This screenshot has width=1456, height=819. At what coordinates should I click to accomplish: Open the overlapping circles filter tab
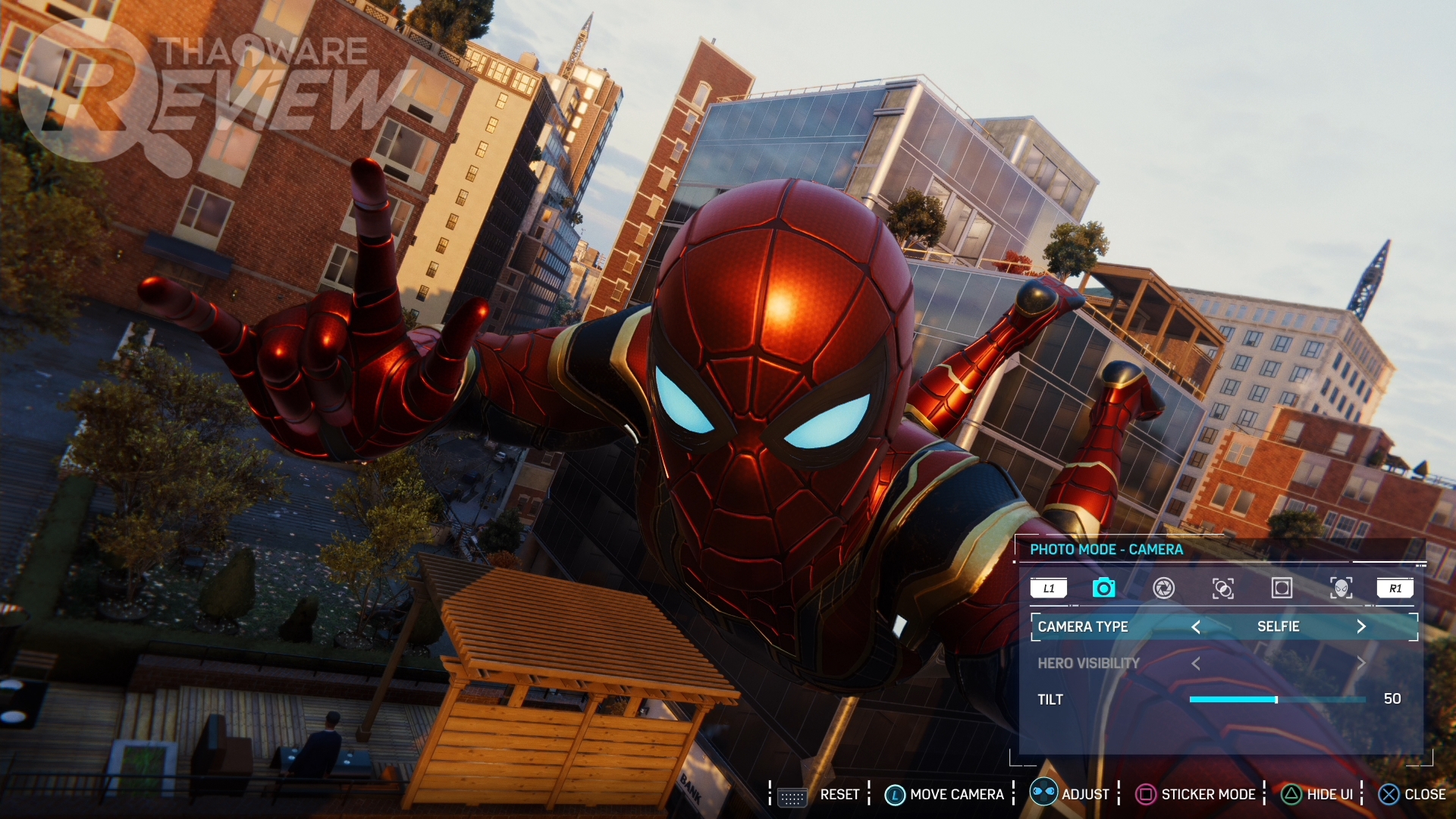coord(1222,588)
